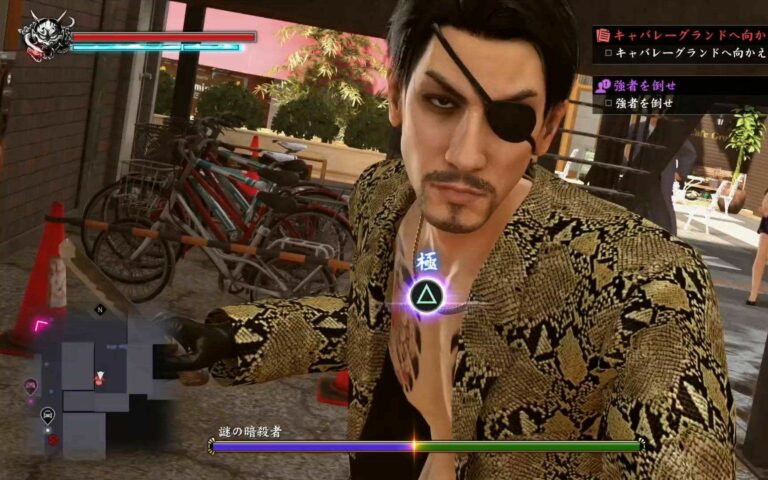Click the pink chevron marker on the minimap
Viewport: 768px width, 480px height.
pos(43,325)
